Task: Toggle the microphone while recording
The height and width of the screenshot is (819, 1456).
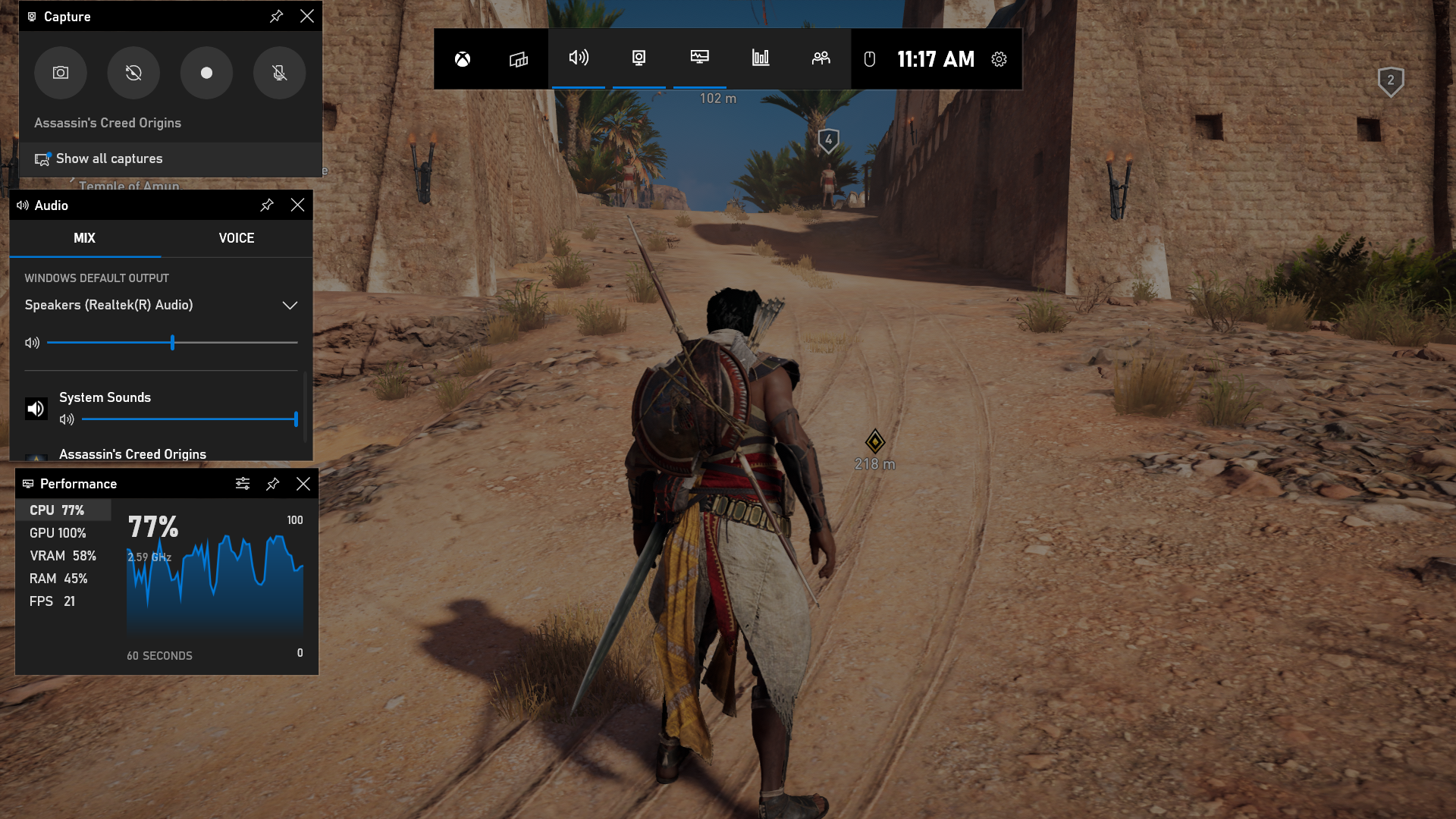Action: (279, 73)
